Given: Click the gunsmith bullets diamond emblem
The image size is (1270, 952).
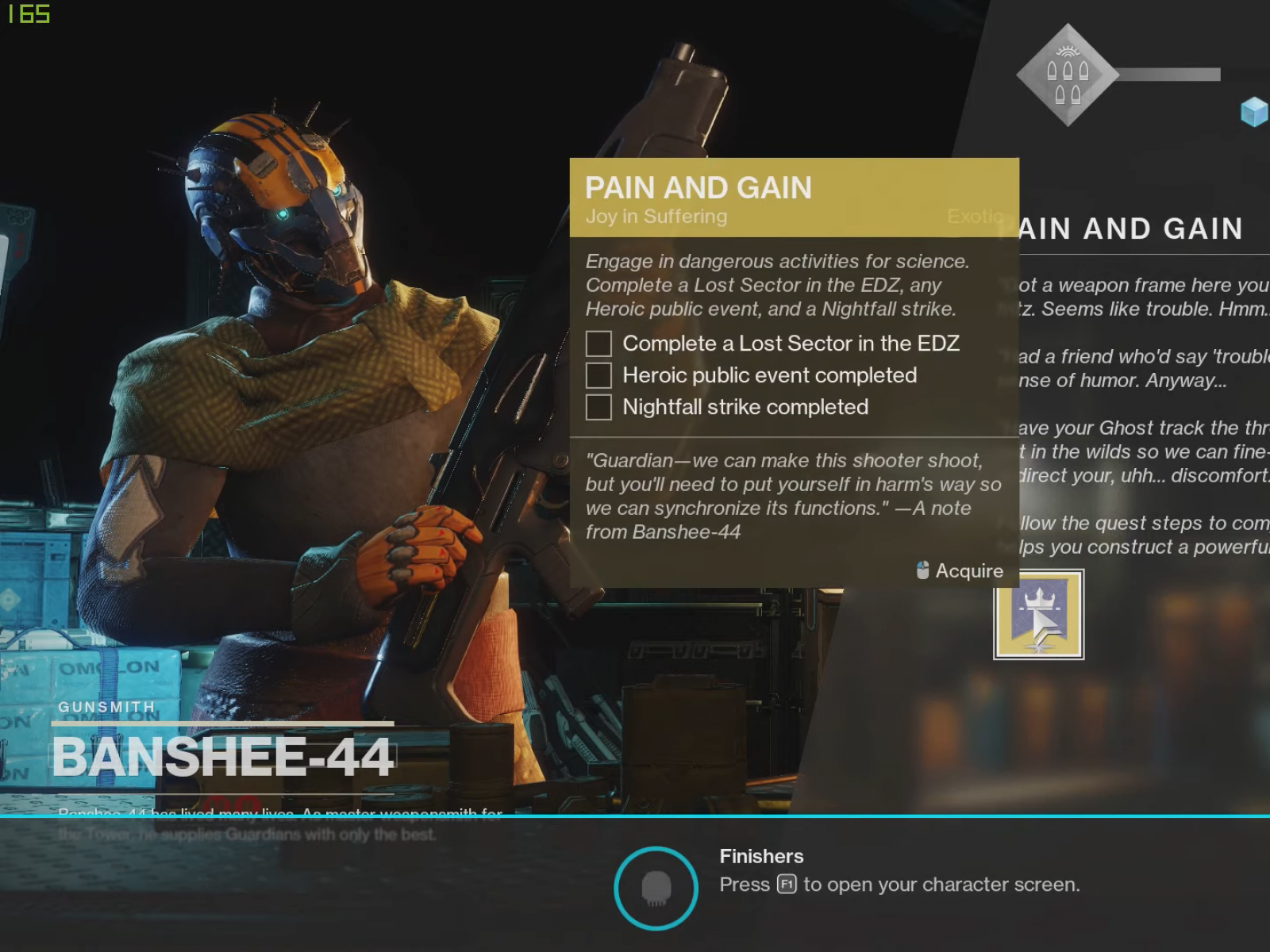Looking at the screenshot, I should pyautogui.click(x=1067, y=75).
